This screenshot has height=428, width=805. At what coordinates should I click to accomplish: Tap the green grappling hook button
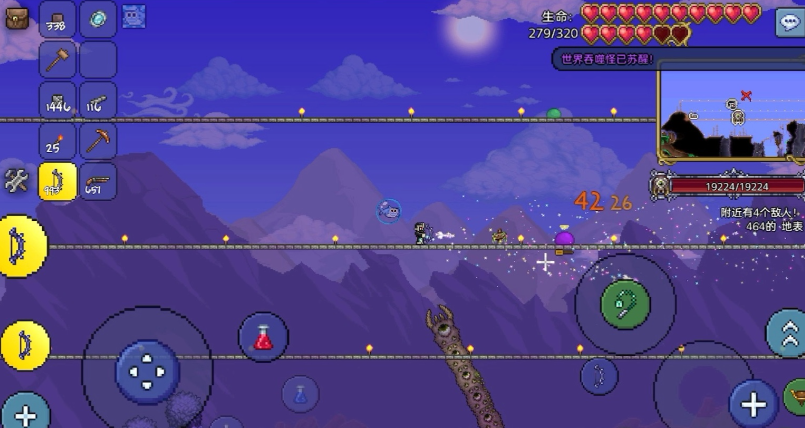626,302
